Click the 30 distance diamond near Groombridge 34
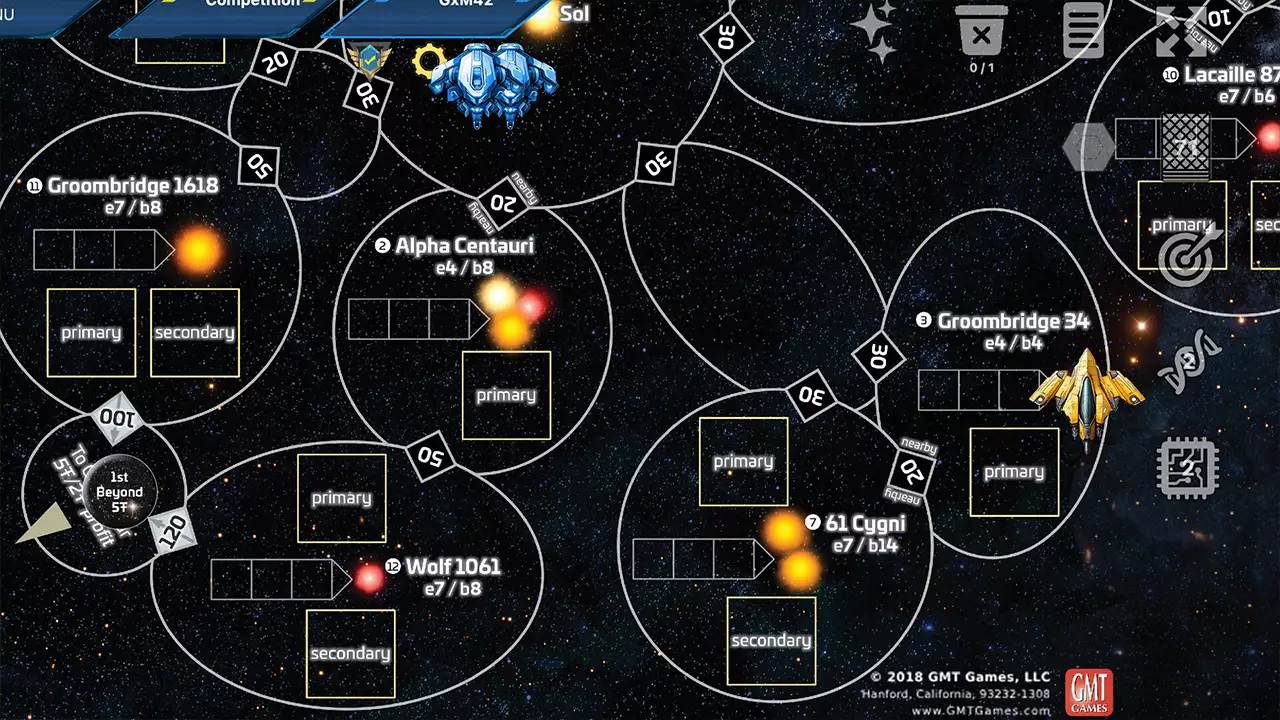The height and width of the screenshot is (720, 1280). coord(878,356)
